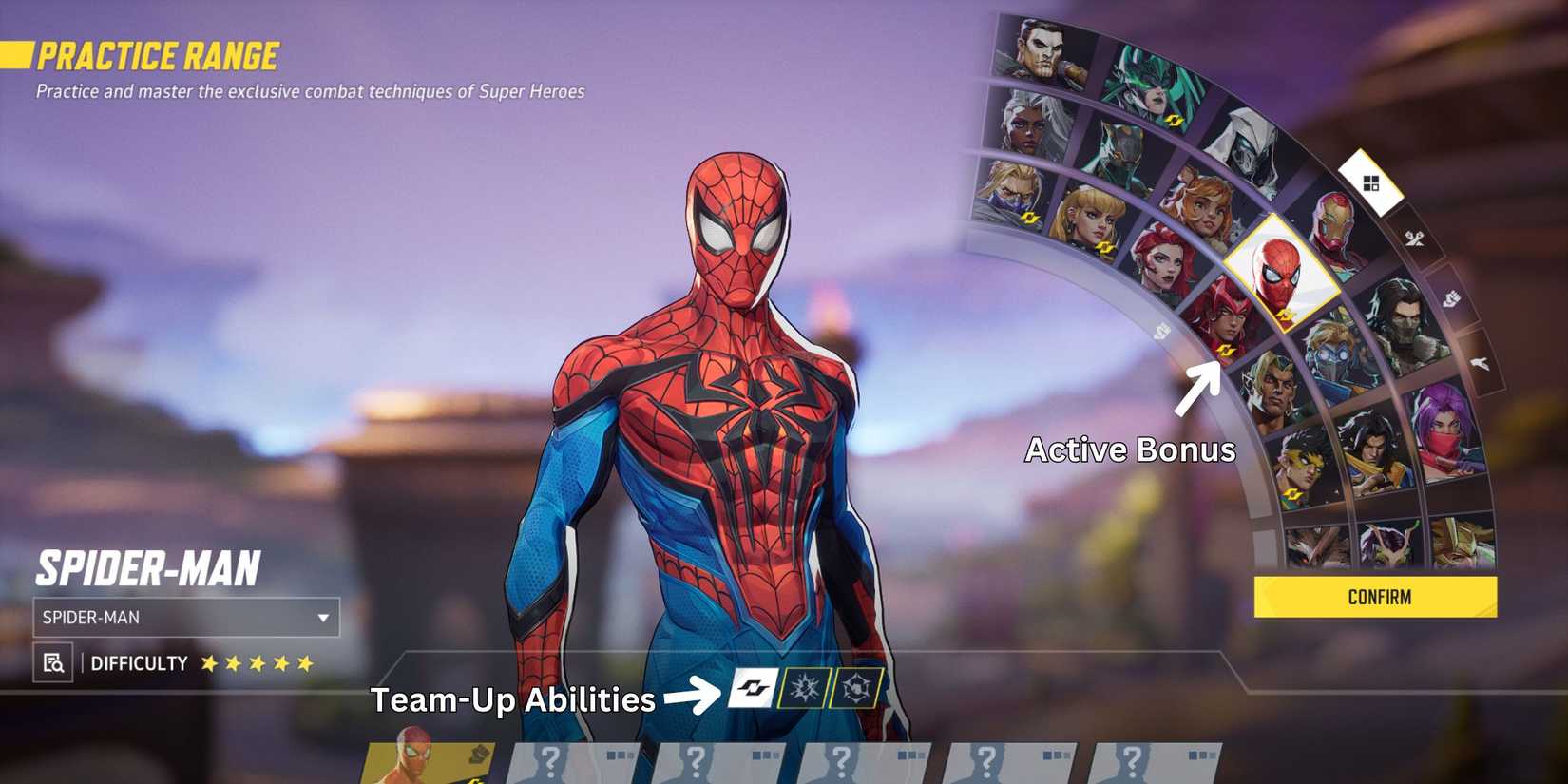Image resolution: width=1568 pixels, height=784 pixels.
Task: Open the Spider-Man skin selection dropdown
Action: pos(185,618)
